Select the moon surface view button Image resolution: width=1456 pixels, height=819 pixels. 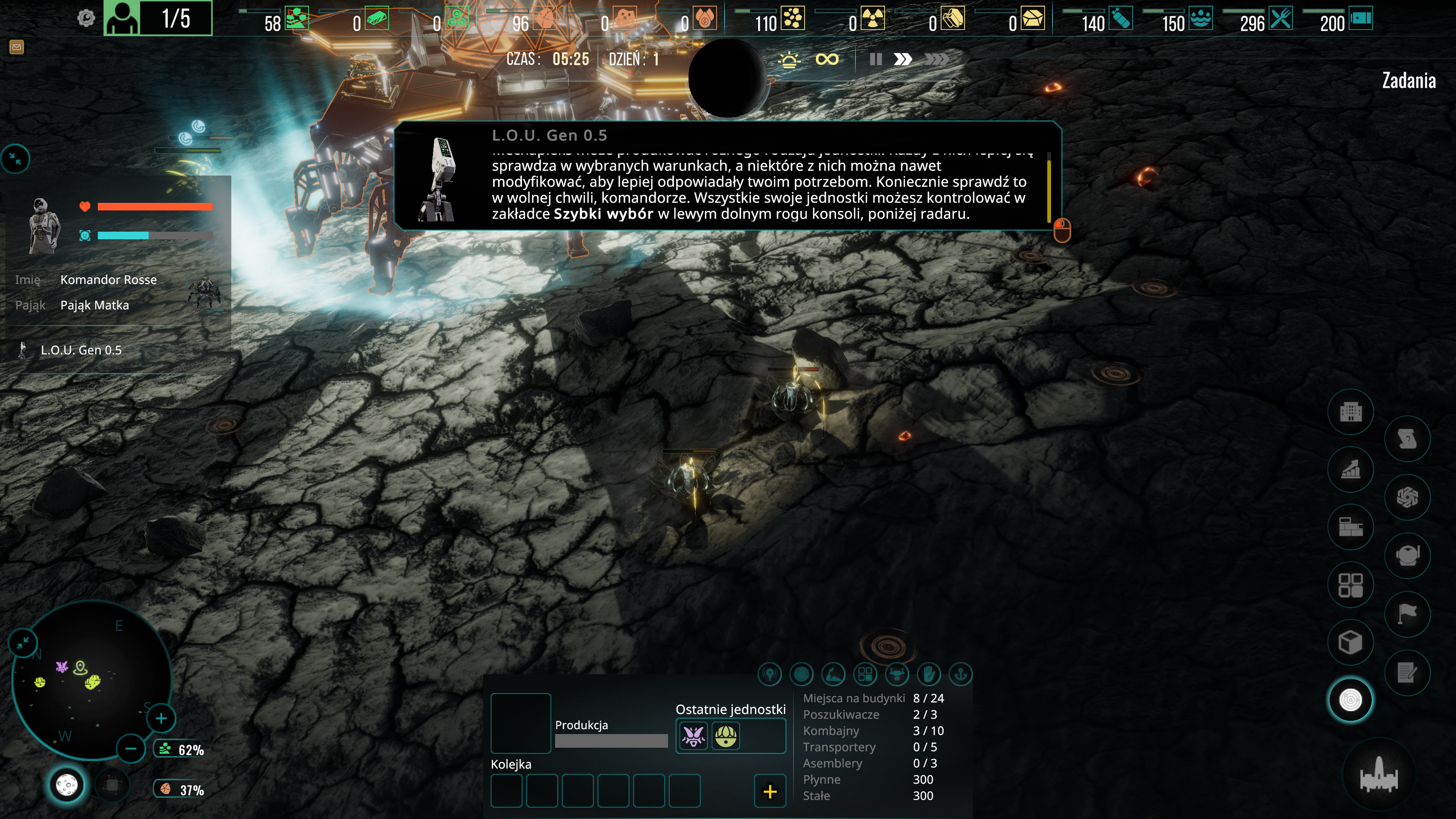click(67, 784)
